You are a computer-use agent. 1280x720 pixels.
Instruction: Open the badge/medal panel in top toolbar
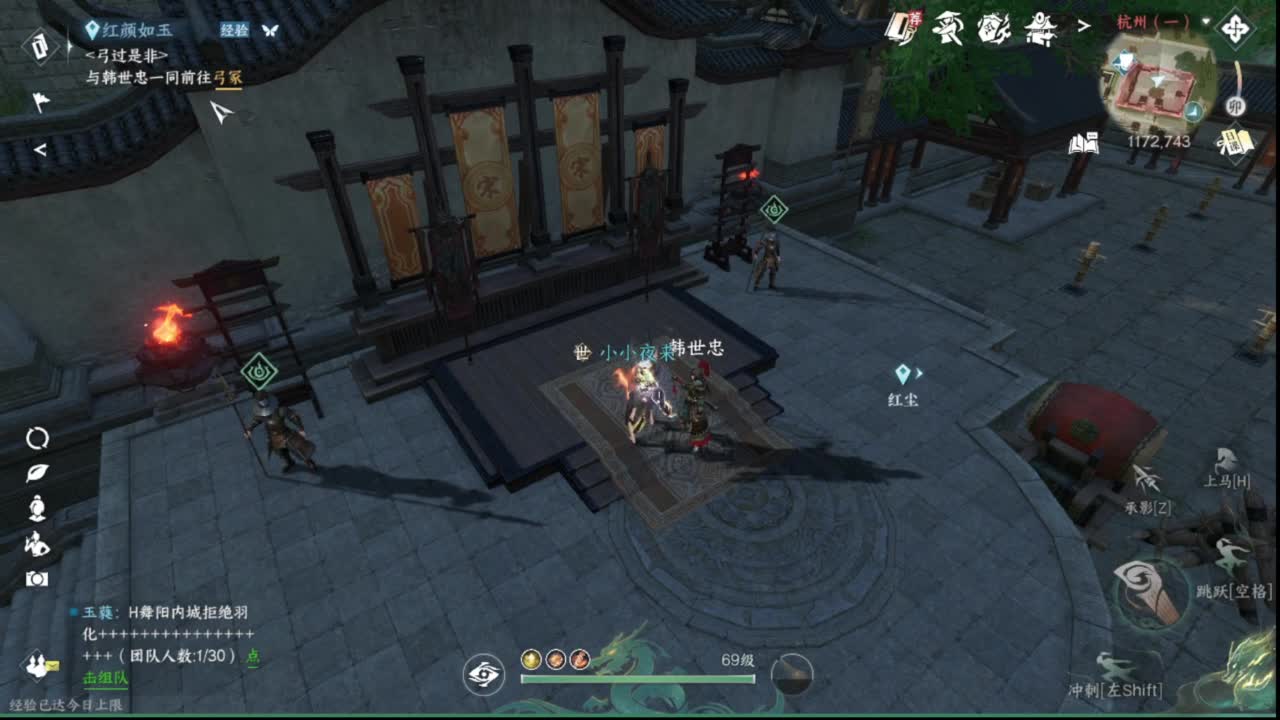coord(995,28)
